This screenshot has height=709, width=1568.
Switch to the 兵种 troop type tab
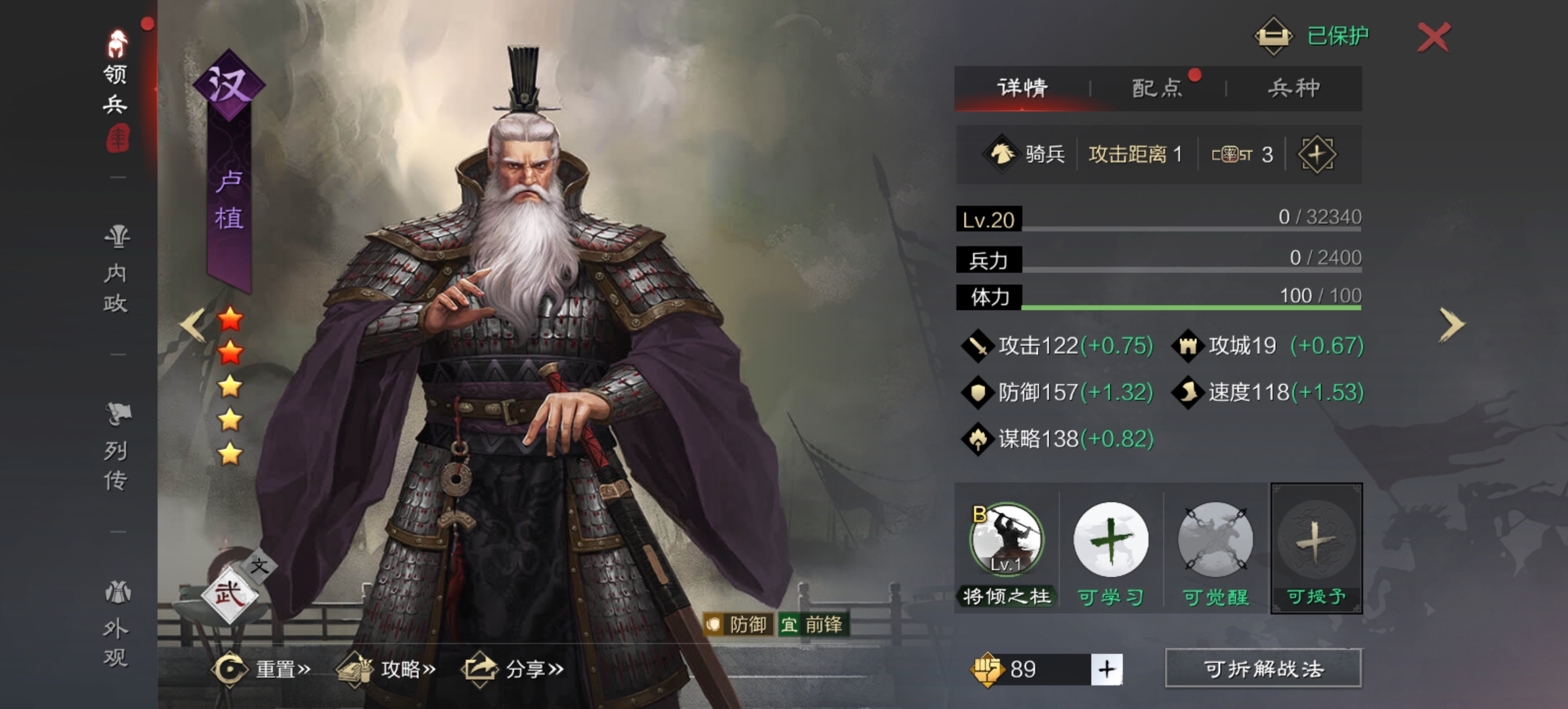pos(1294,88)
